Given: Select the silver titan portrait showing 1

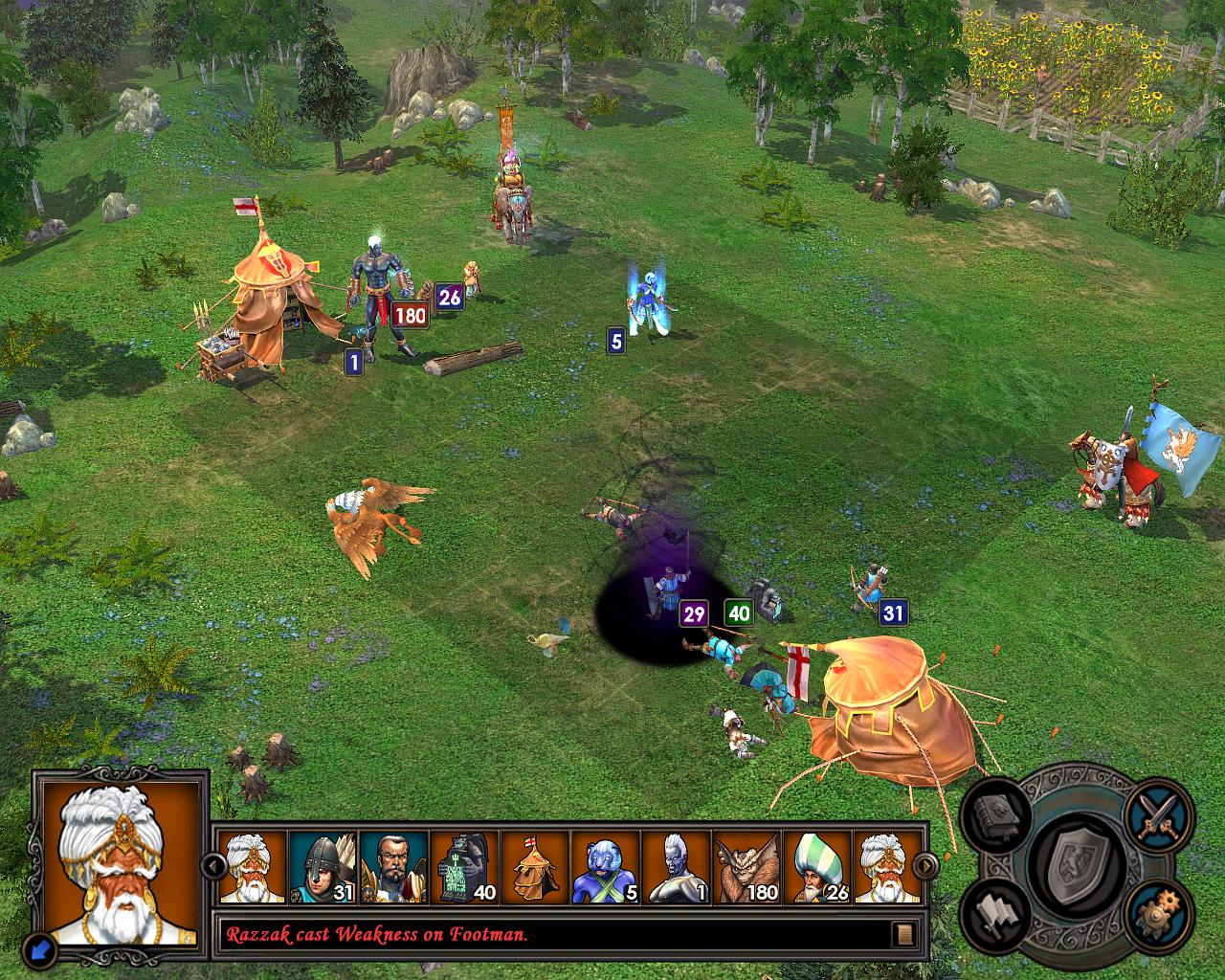Looking at the screenshot, I should (x=676, y=868).
